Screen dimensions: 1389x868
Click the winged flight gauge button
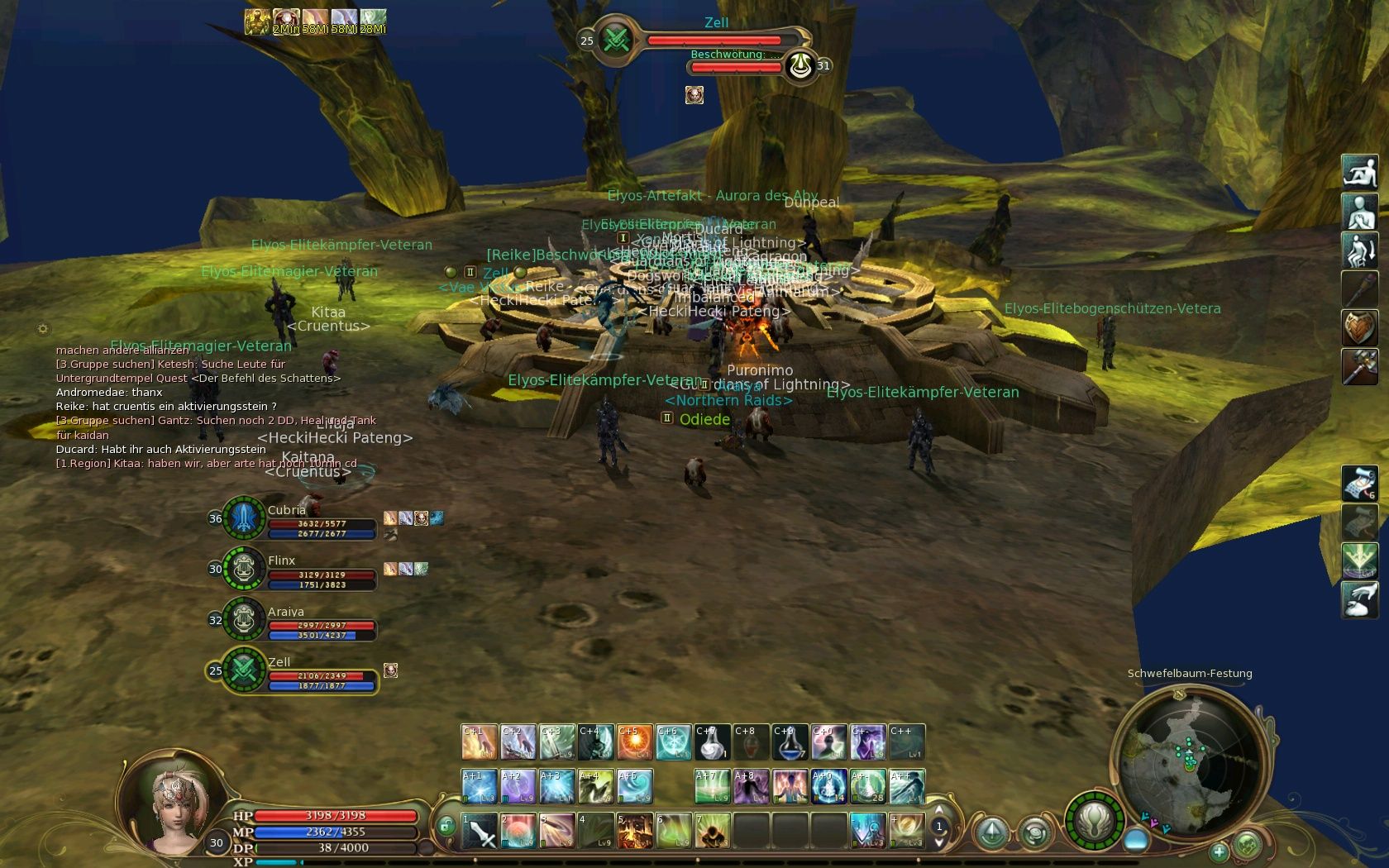(x=1095, y=822)
